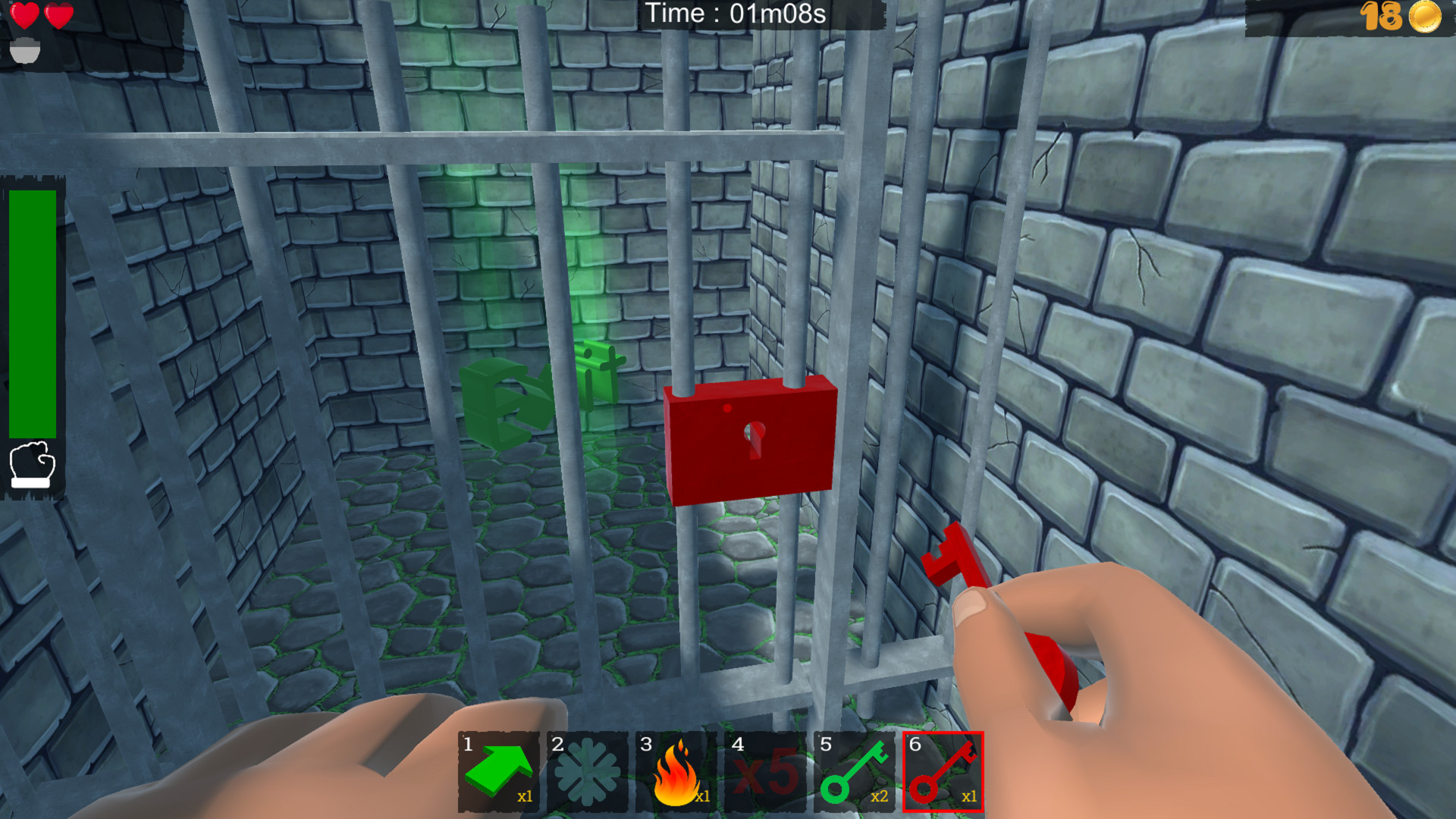The height and width of the screenshot is (819, 1456).
Task: Click the glove fist icon below the stamina bar
Action: (32, 463)
